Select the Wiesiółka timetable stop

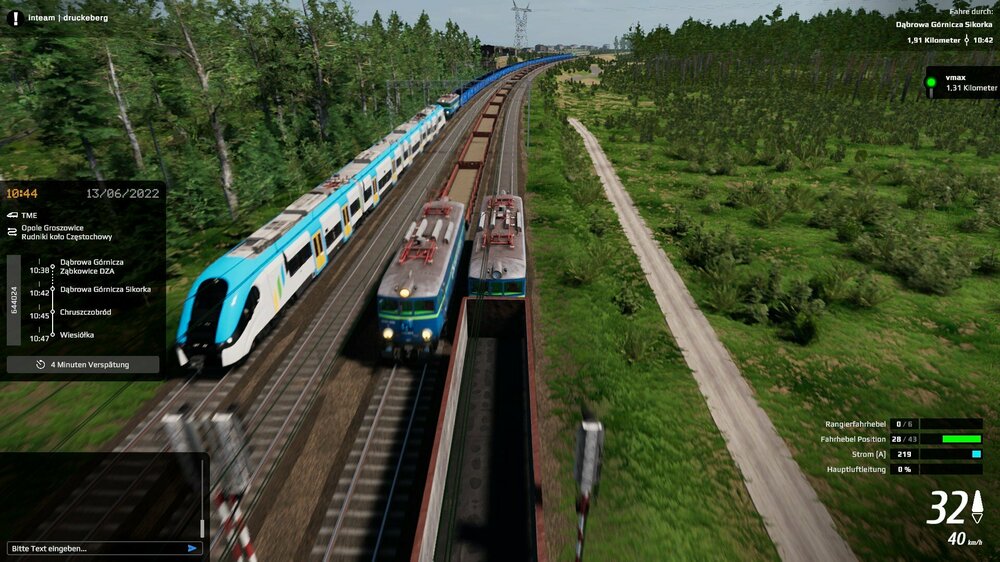(x=77, y=335)
